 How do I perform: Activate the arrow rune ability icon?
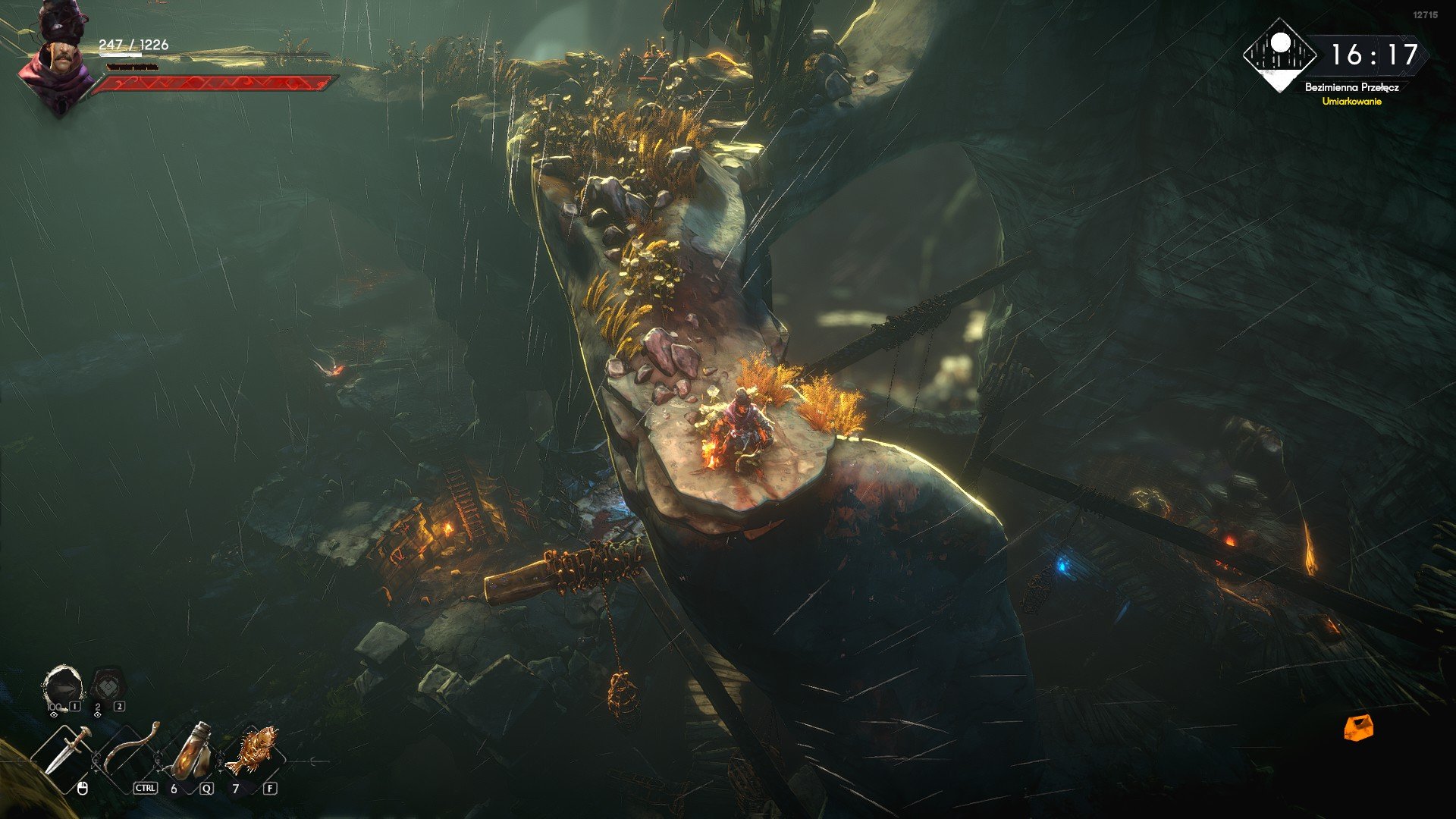tap(63, 687)
